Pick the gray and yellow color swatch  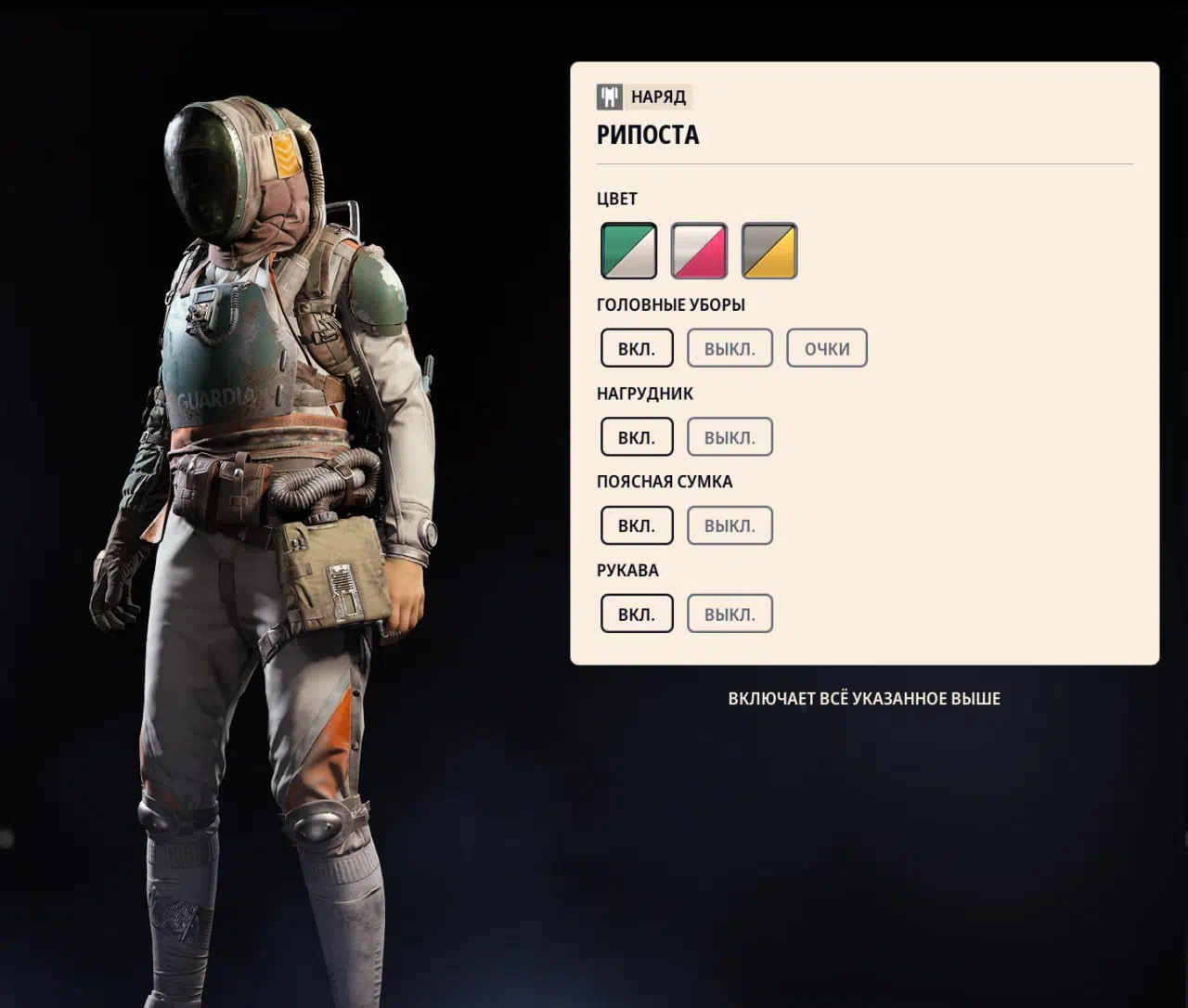click(x=769, y=251)
